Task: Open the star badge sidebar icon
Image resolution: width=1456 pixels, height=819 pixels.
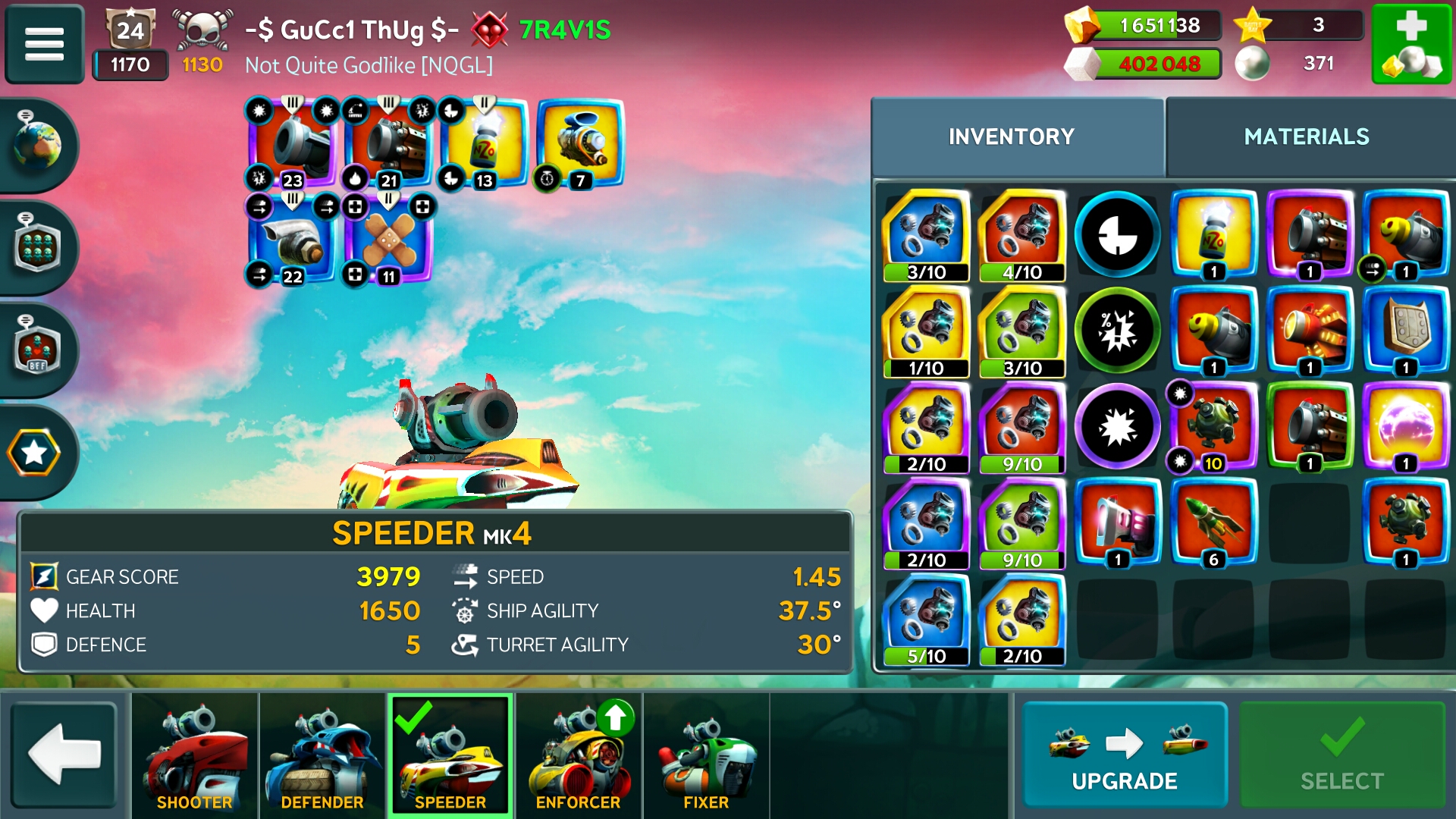Action: tap(35, 453)
